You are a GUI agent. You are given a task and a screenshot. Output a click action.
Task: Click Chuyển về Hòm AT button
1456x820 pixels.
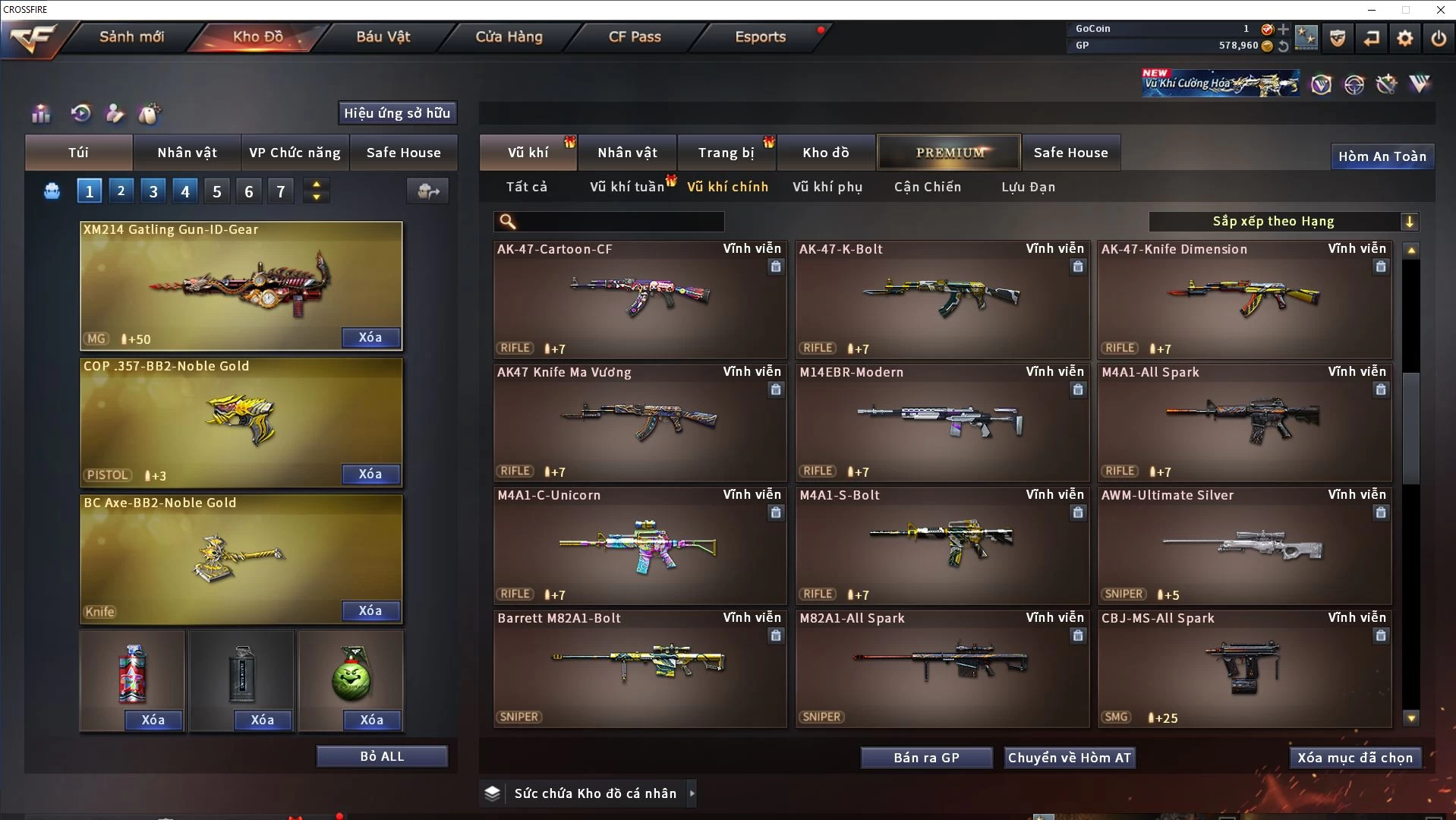point(1069,758)
